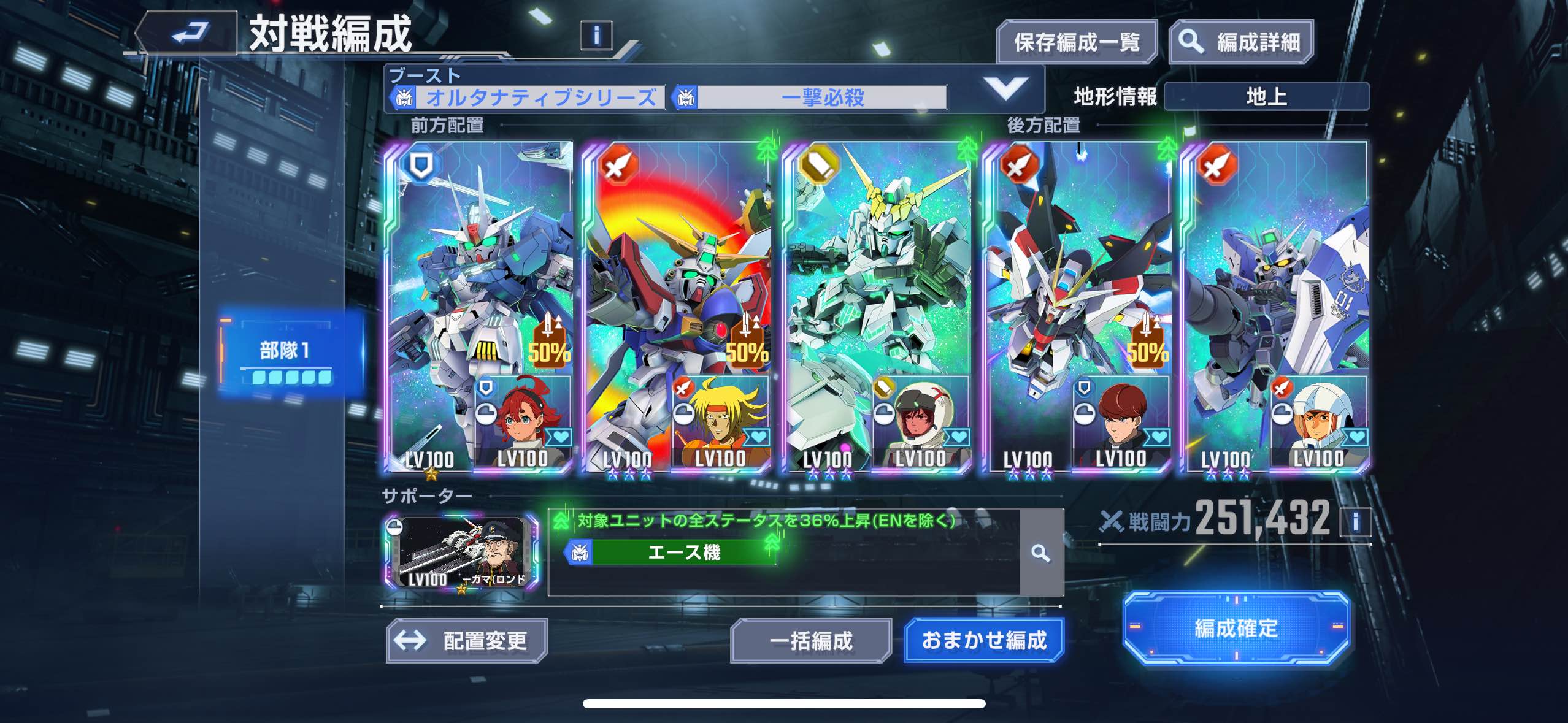Confirm formation with 編成確定
This screenshot has height=723, width=1568.
[x=1236, y=629]
